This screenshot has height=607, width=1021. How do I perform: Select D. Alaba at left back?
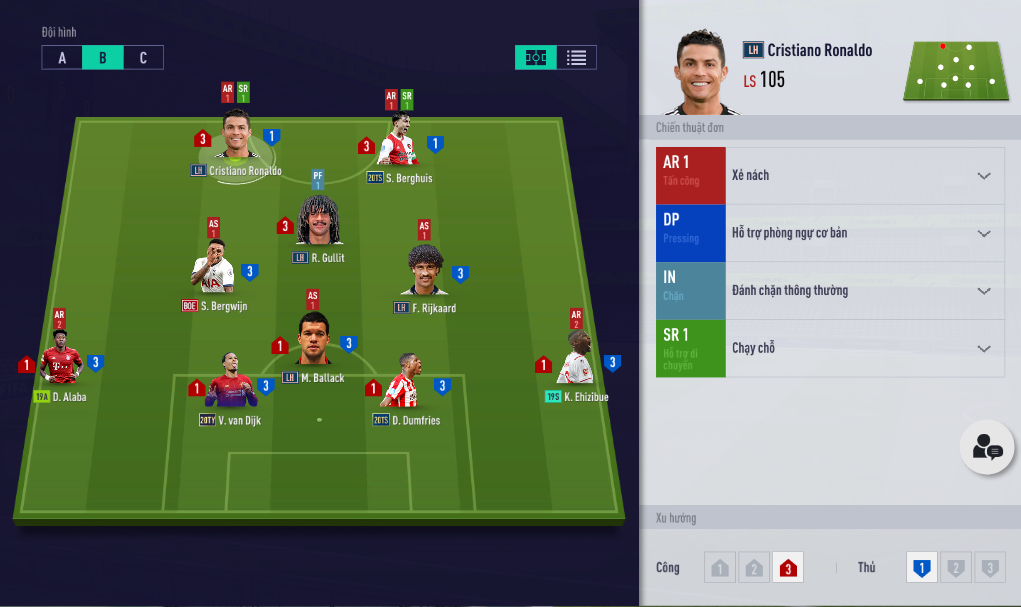tap(61, 364)
